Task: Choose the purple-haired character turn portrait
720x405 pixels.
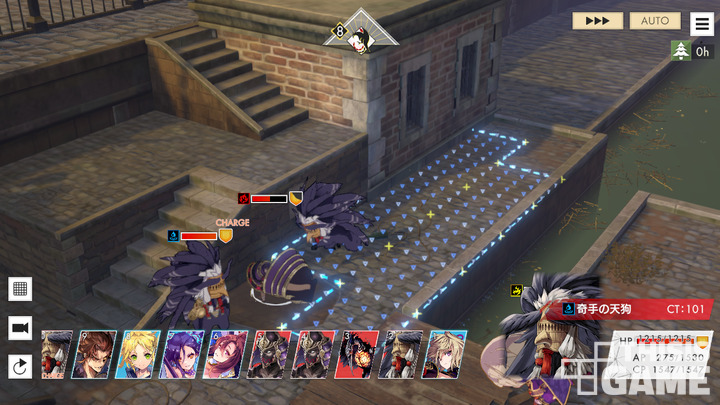Action: point(183,354)
